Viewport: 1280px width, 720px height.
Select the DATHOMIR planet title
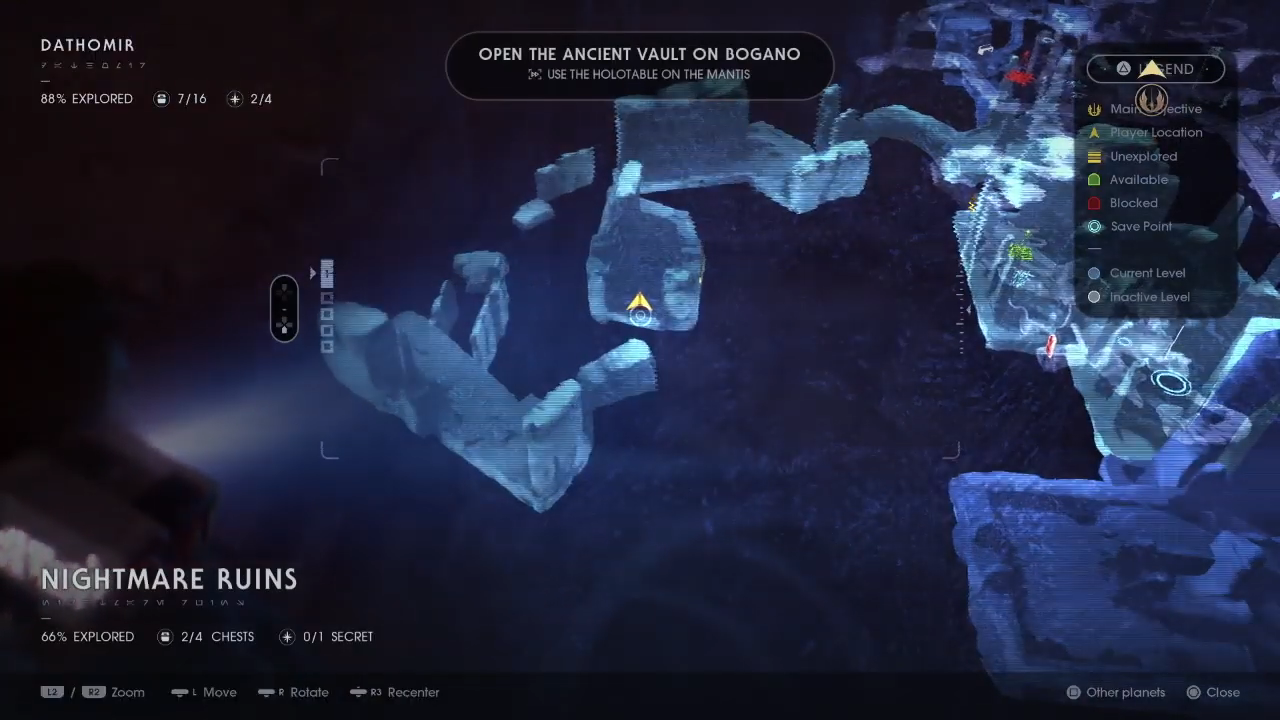tap(87, 45)
